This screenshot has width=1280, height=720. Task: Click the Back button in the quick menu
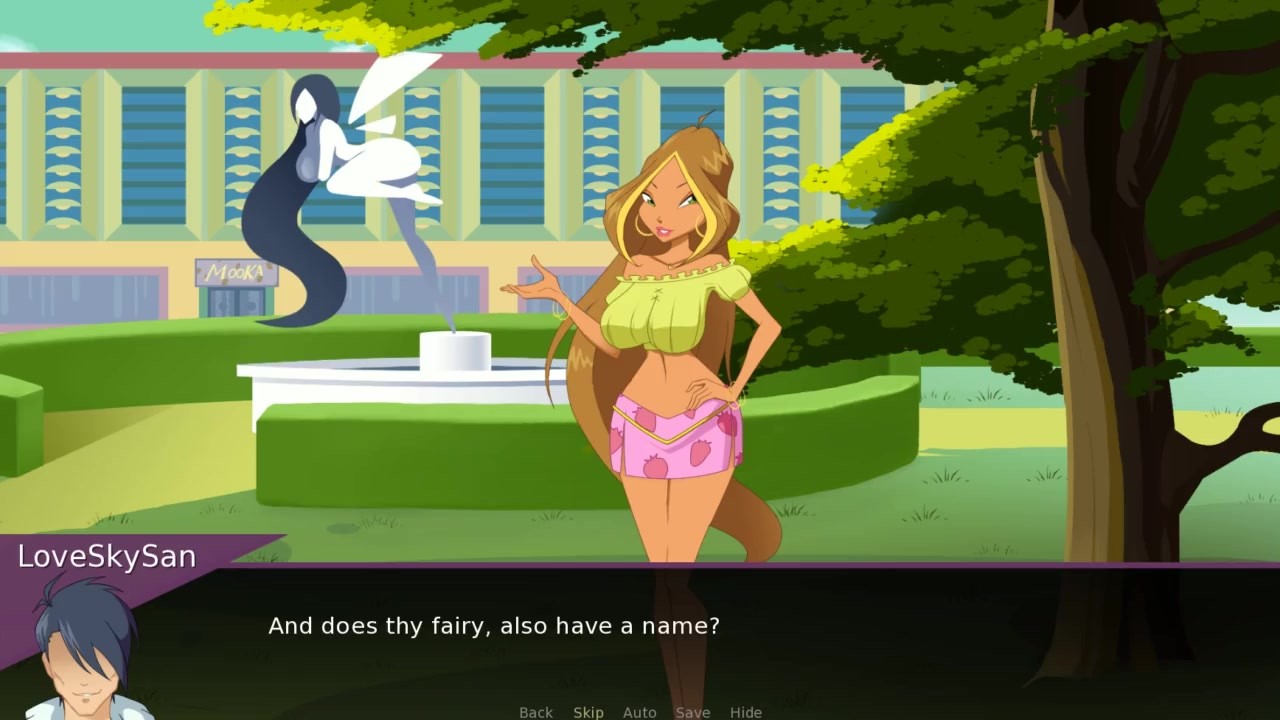[x=535, y=712]
